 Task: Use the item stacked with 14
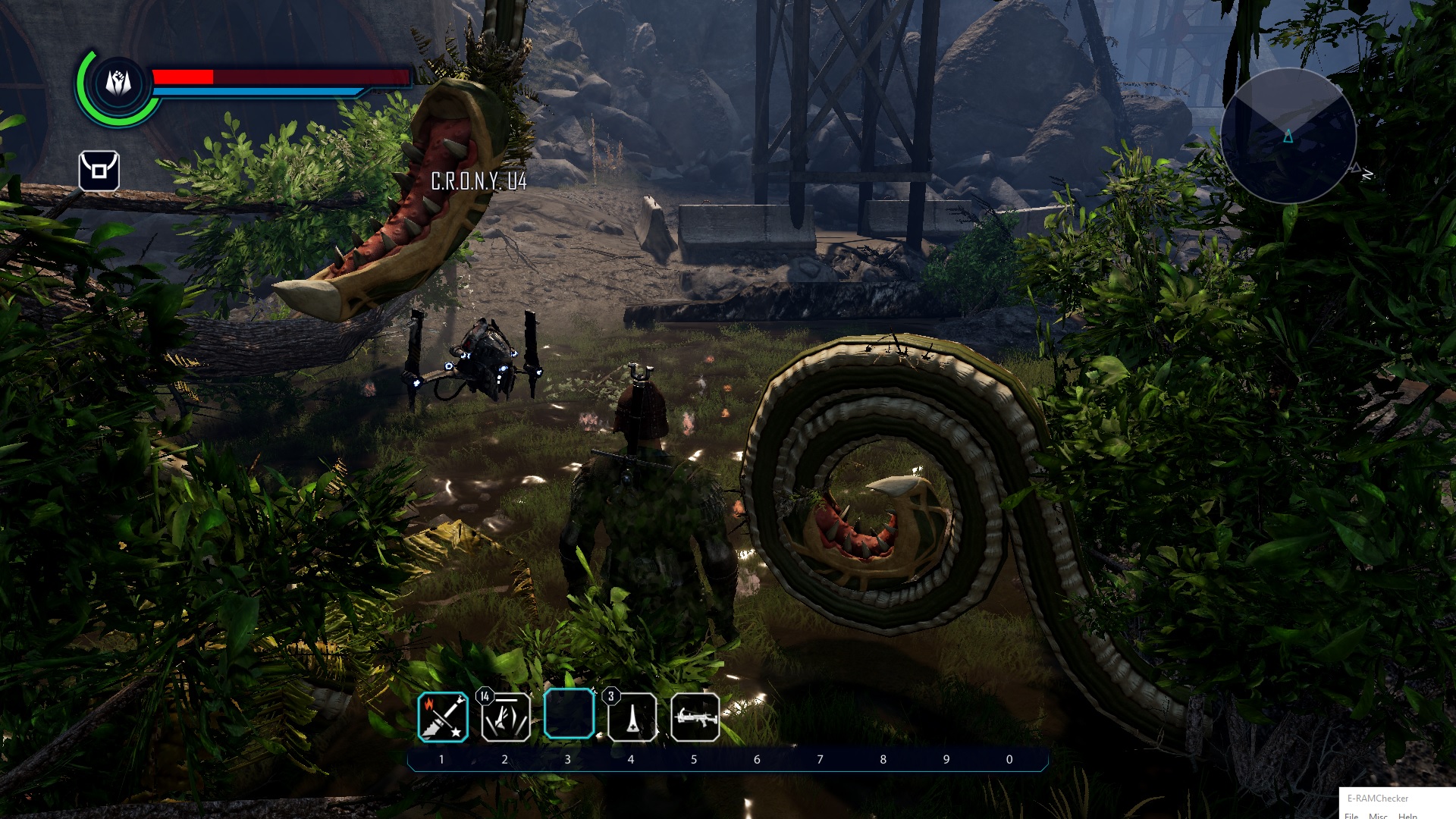pyautogui.click(x=506, y=717)
